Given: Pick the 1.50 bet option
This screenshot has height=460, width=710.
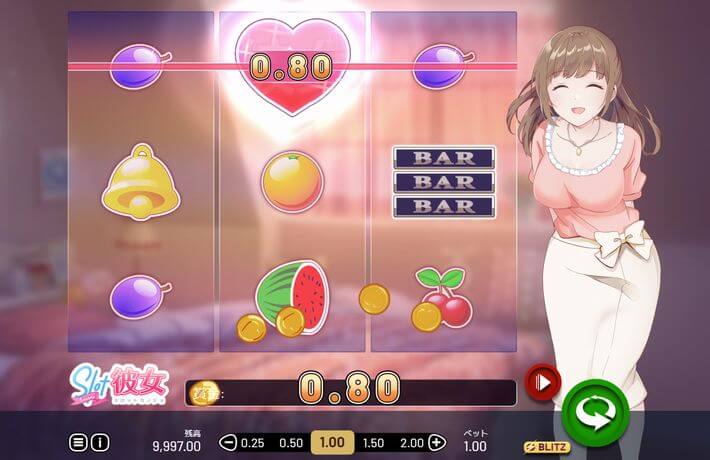Looking at the screenshot, I should point(373,442).
